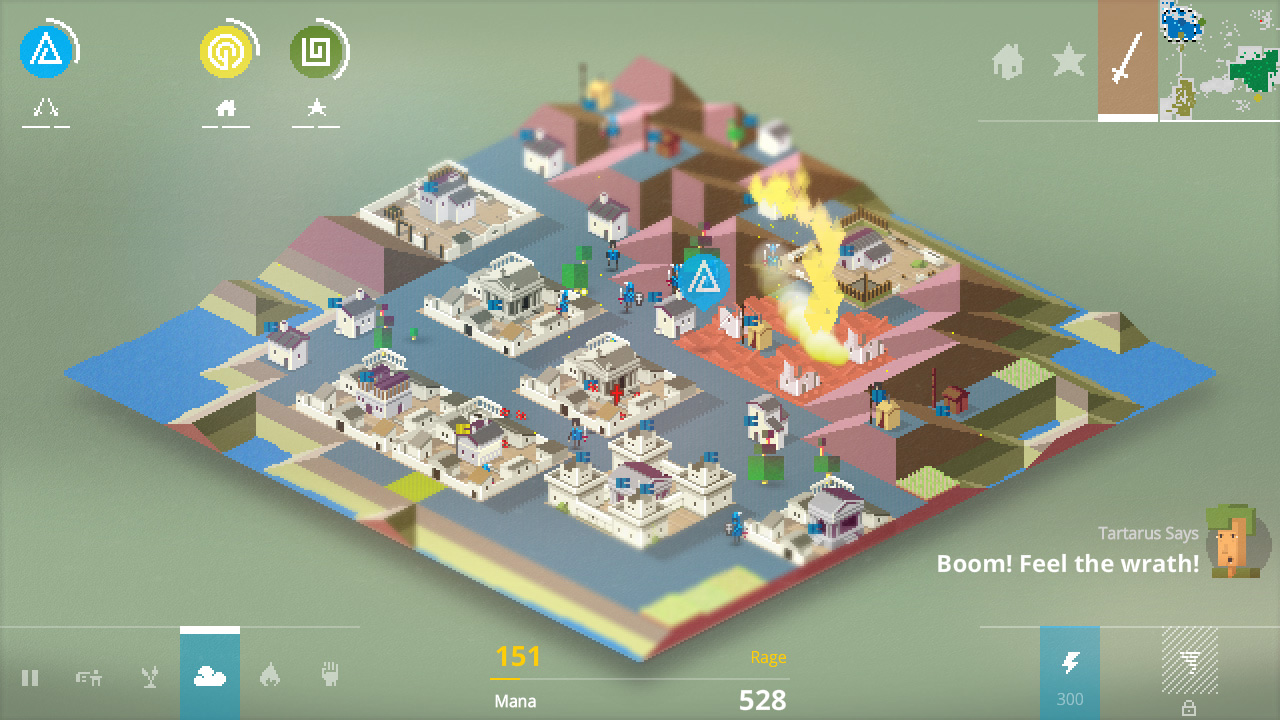The image size is (1280, 720).
Task: Click the blue tribe totem emblem
Action: (48, 52)
